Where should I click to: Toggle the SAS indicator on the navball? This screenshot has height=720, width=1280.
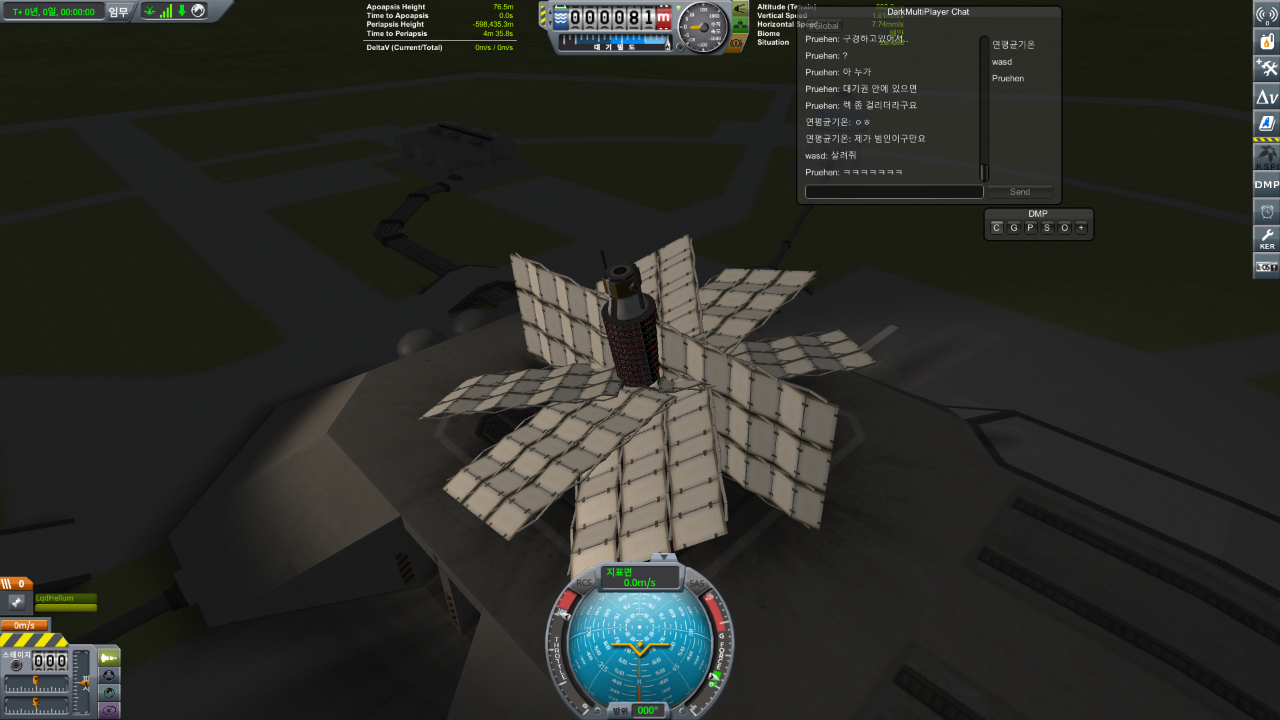click(697, 583)
